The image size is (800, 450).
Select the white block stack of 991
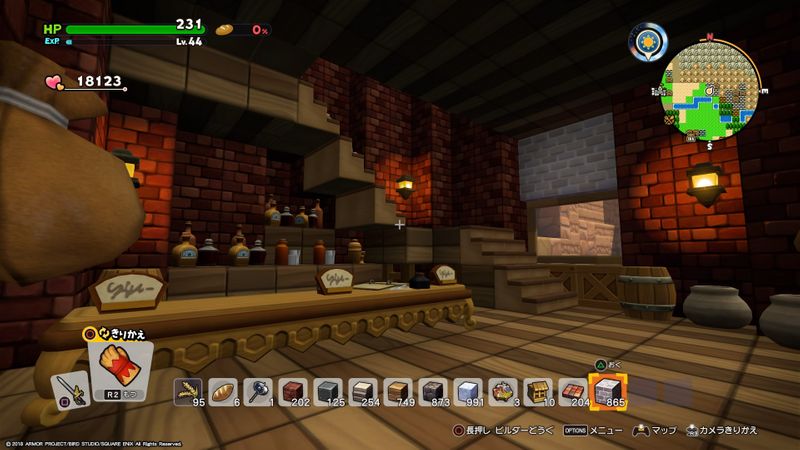[468, 392]
